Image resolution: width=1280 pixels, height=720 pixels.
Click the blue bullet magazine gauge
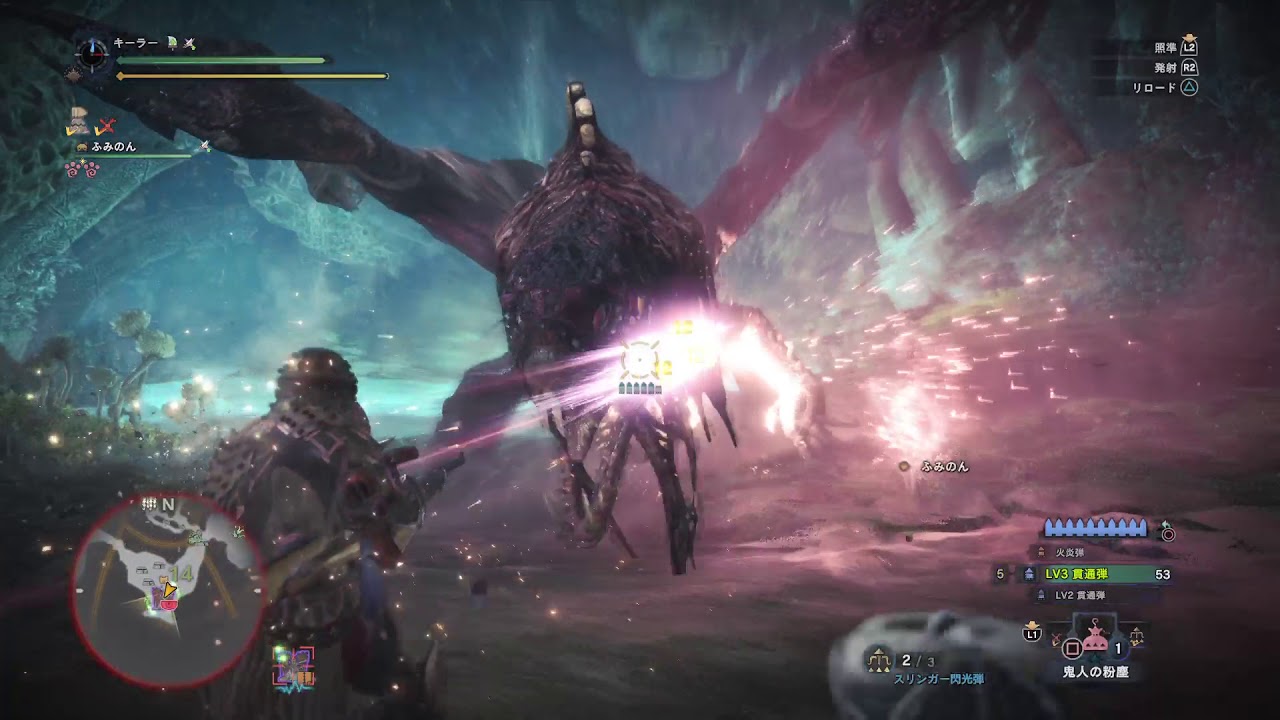pyautogui.click(x=1096, y=528)
